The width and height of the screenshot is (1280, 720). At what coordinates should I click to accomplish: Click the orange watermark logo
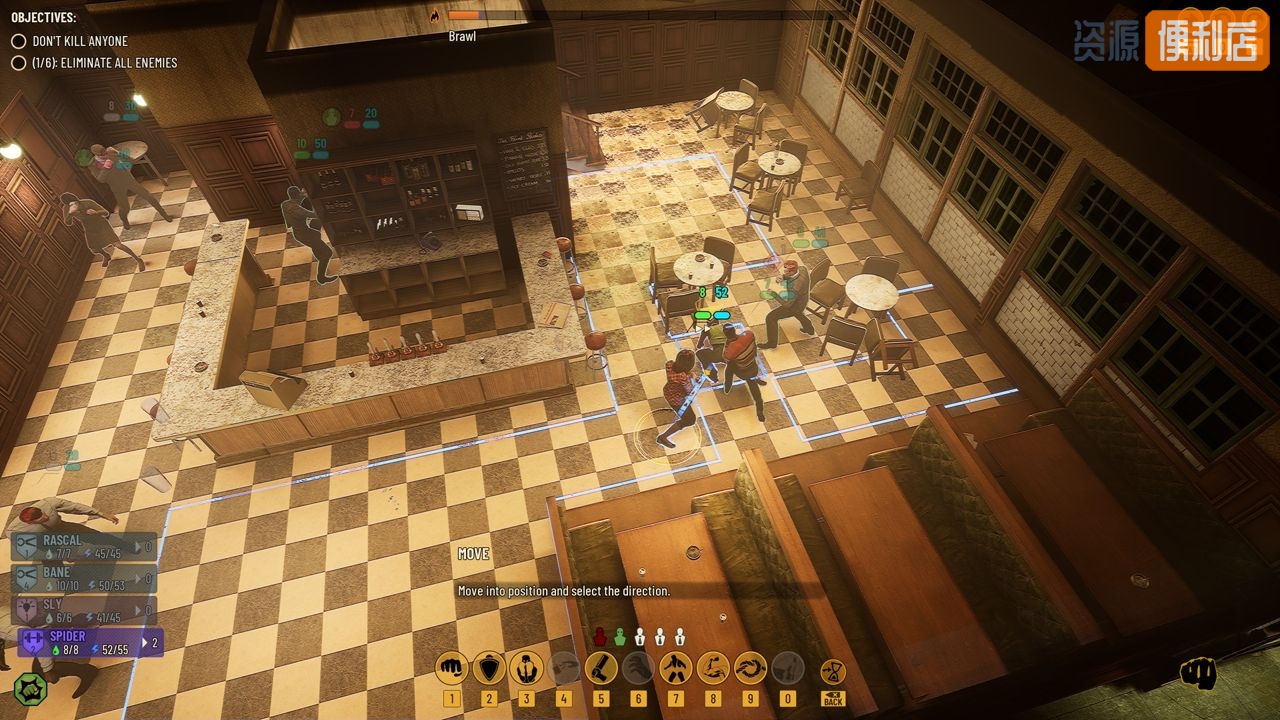pyautogui.click(x=1206, y=40)
